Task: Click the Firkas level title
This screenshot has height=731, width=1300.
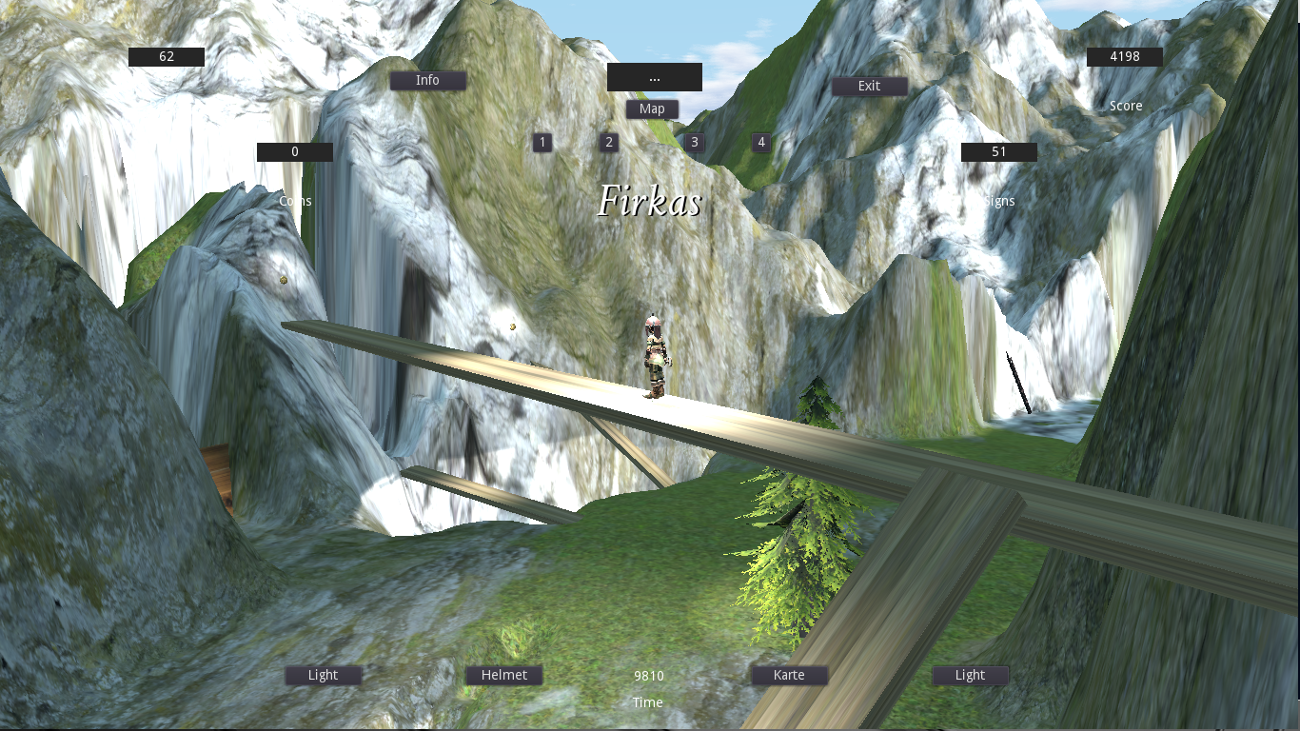Action: point(652,200)
